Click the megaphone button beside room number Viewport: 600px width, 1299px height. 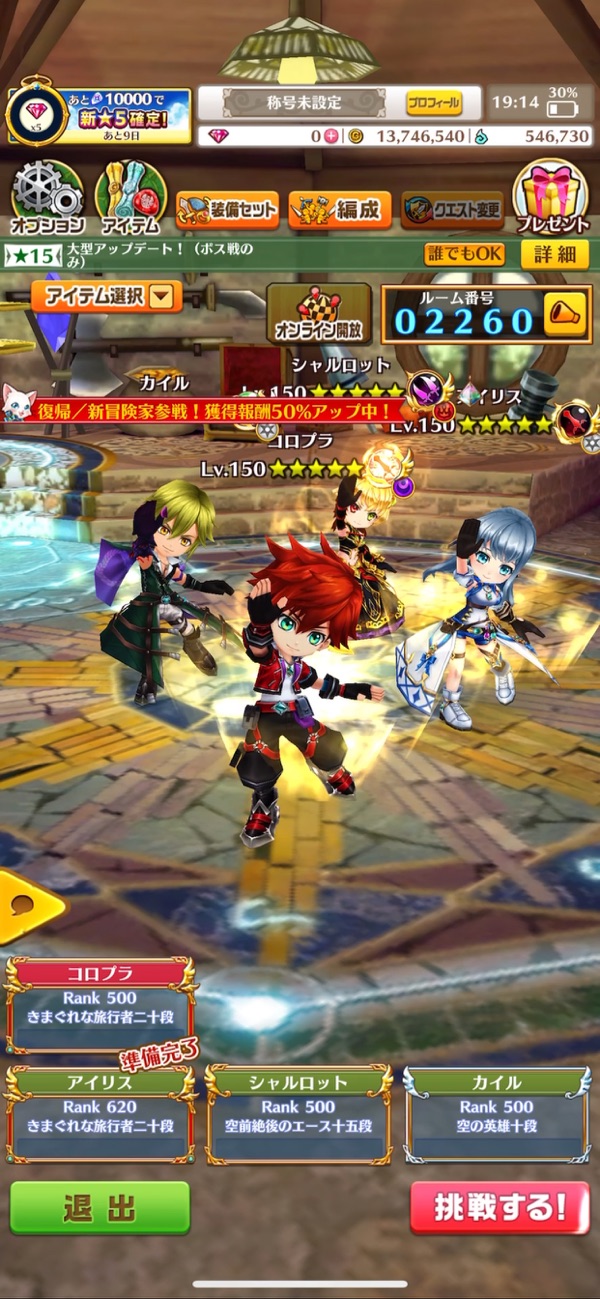tap(565, 317)
